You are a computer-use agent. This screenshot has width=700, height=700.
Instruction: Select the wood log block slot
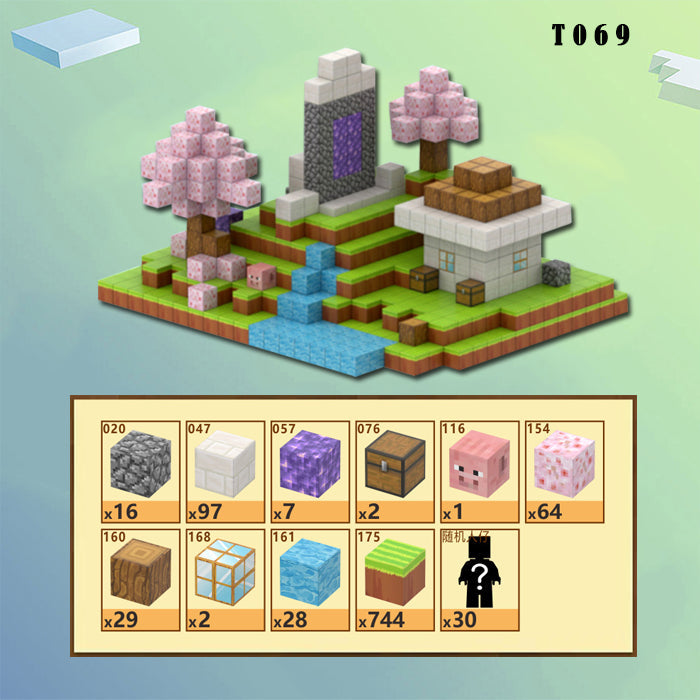(x=140, y=579)
